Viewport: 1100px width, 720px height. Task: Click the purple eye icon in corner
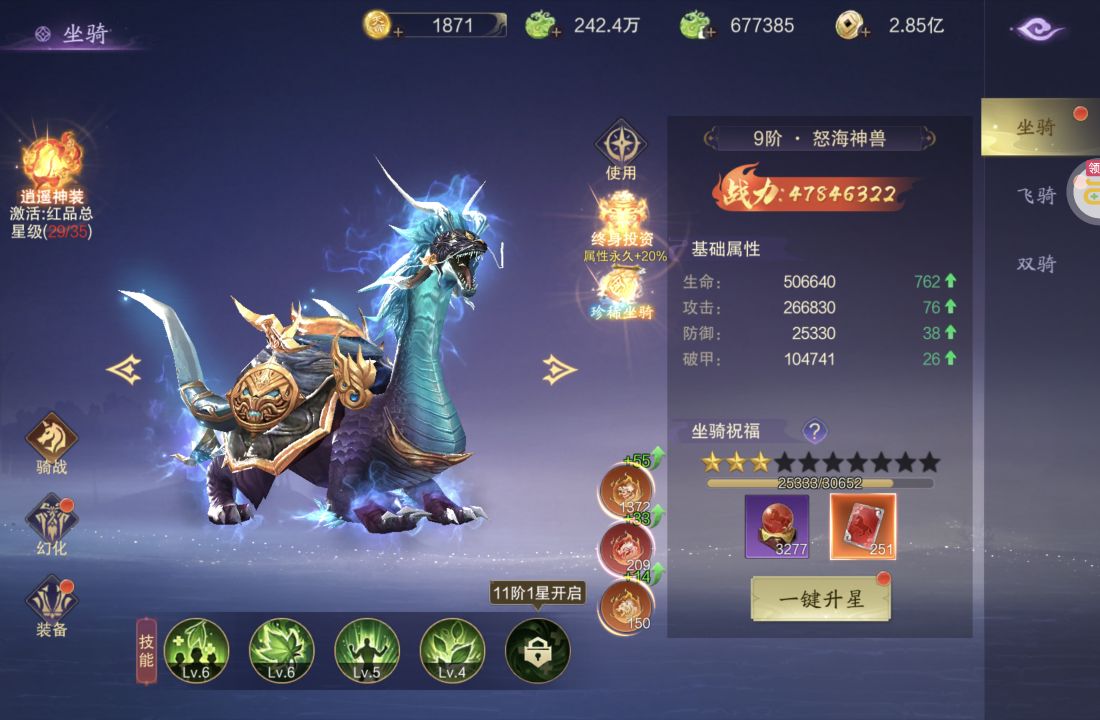1039,29
